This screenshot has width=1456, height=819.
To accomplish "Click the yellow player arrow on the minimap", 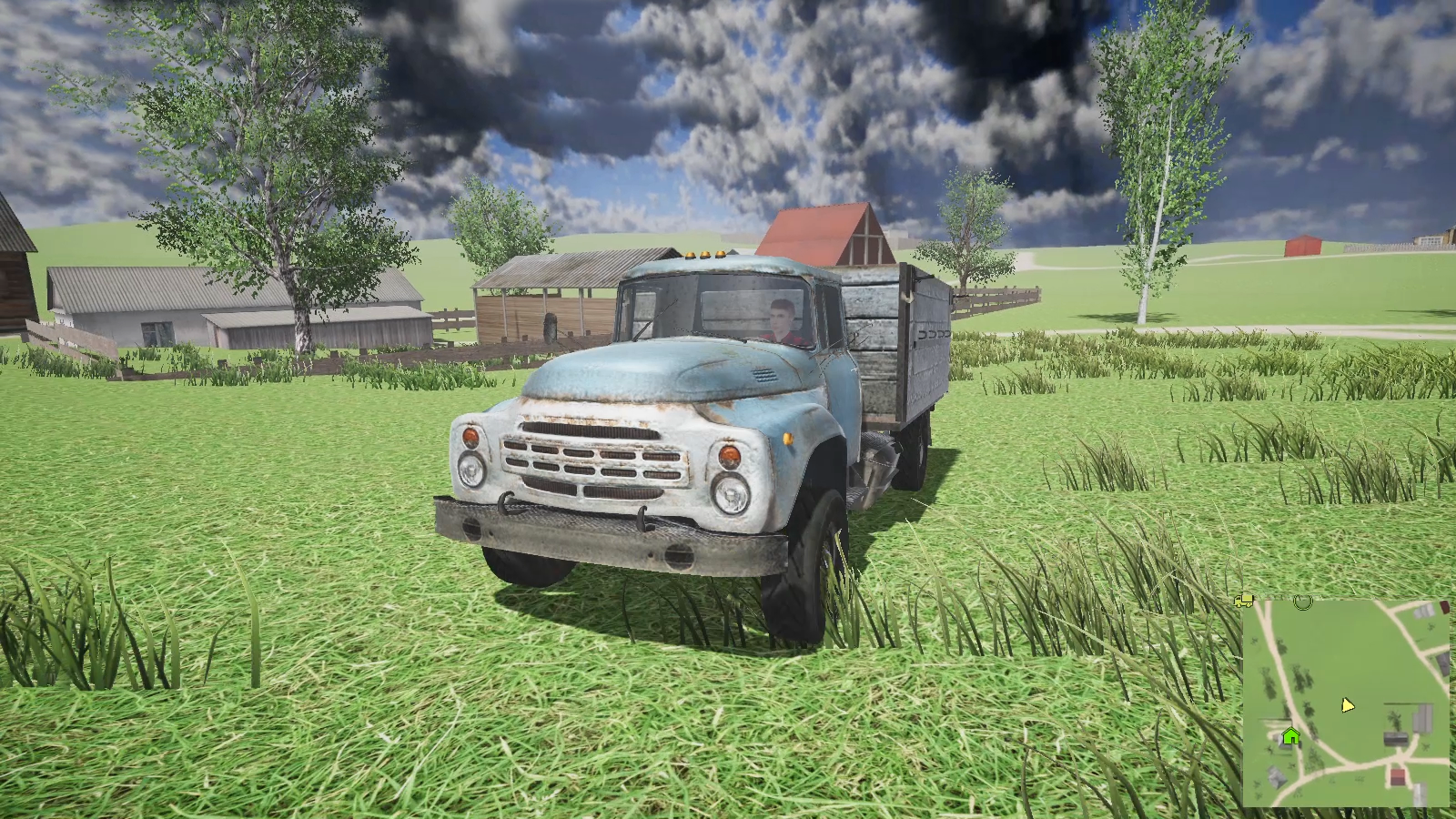I will (x=1347, y=704).
